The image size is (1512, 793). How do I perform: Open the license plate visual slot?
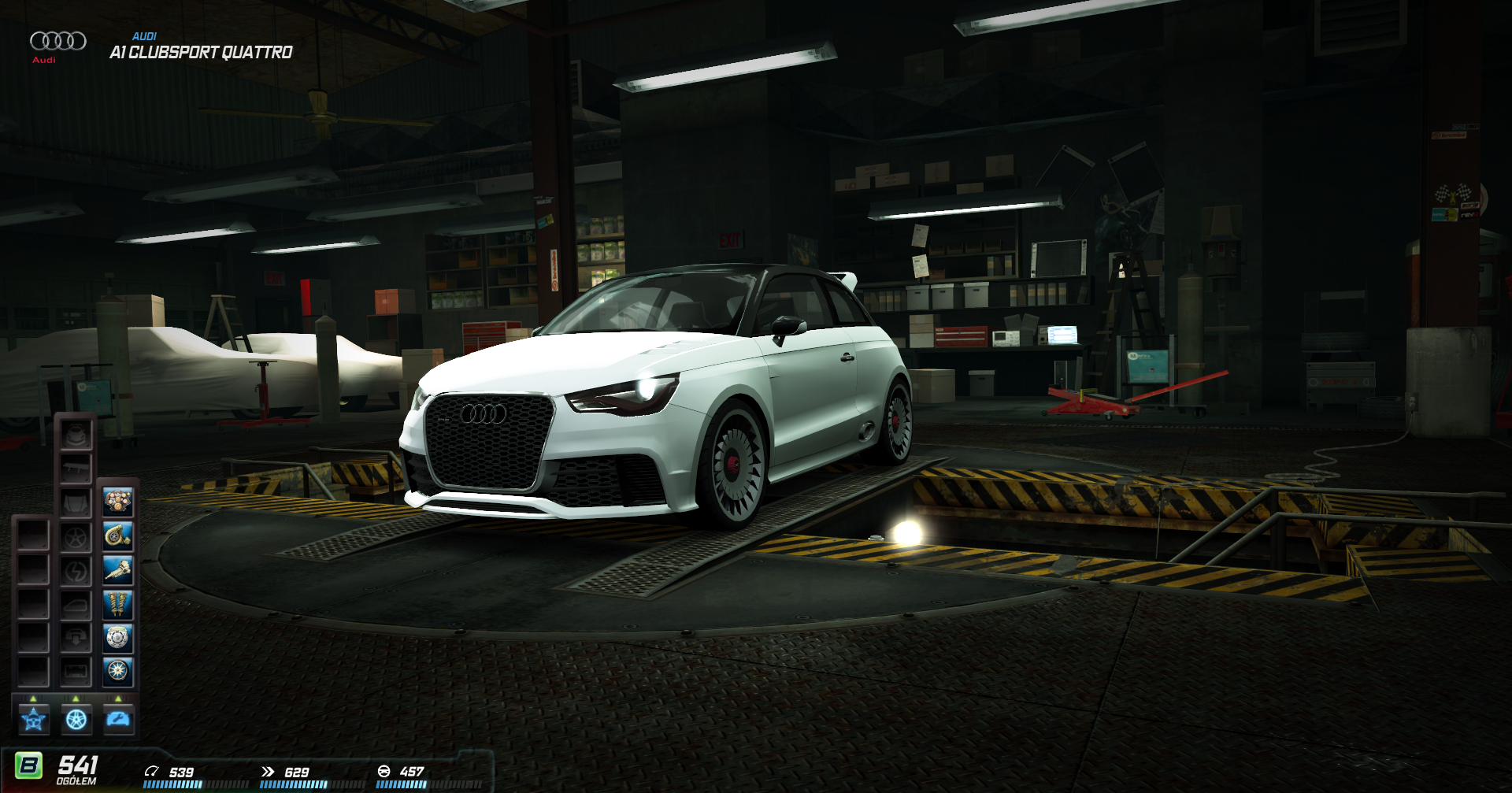[76, 672]
